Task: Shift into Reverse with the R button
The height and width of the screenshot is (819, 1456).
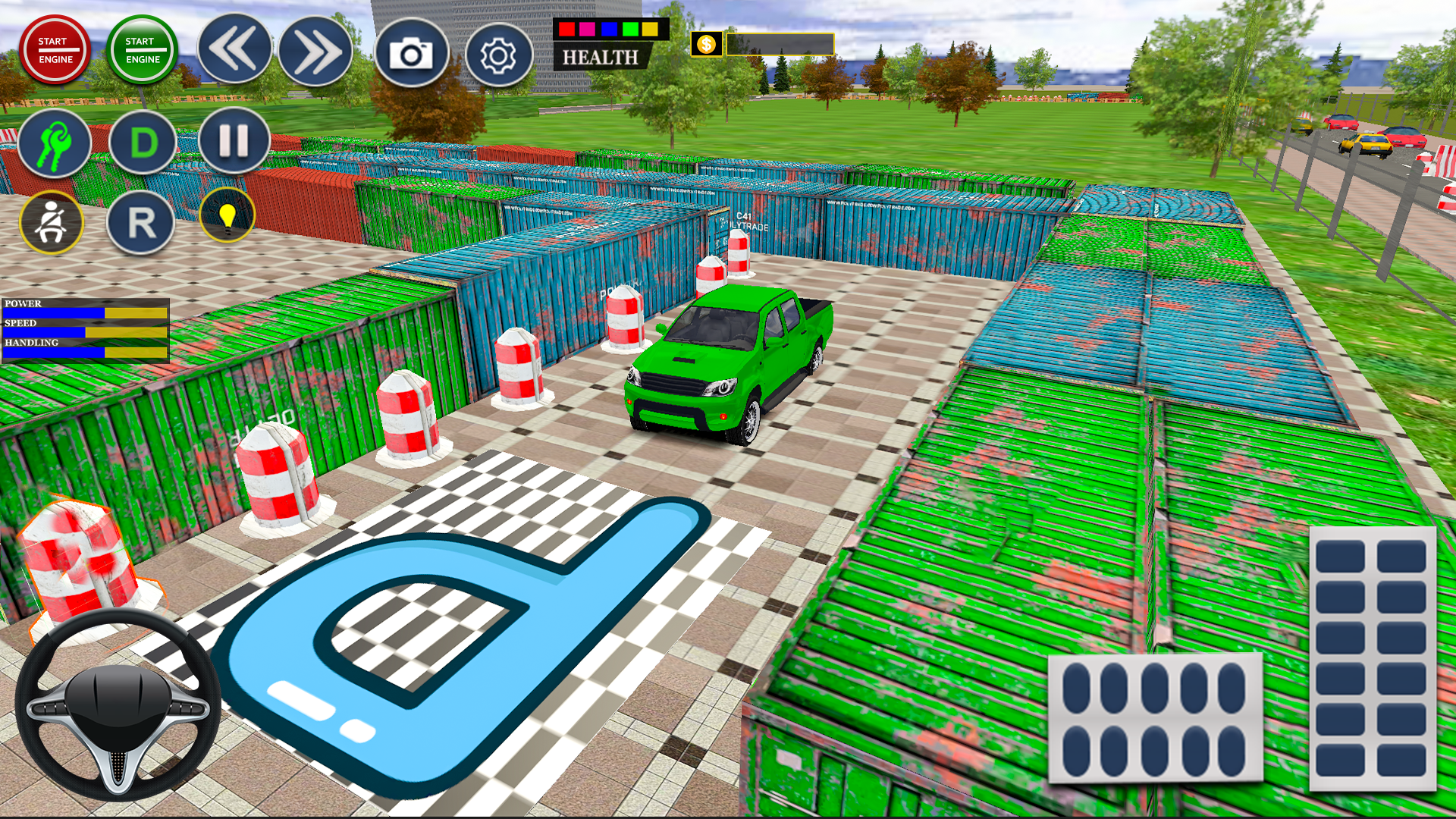Action: [141, 223]
